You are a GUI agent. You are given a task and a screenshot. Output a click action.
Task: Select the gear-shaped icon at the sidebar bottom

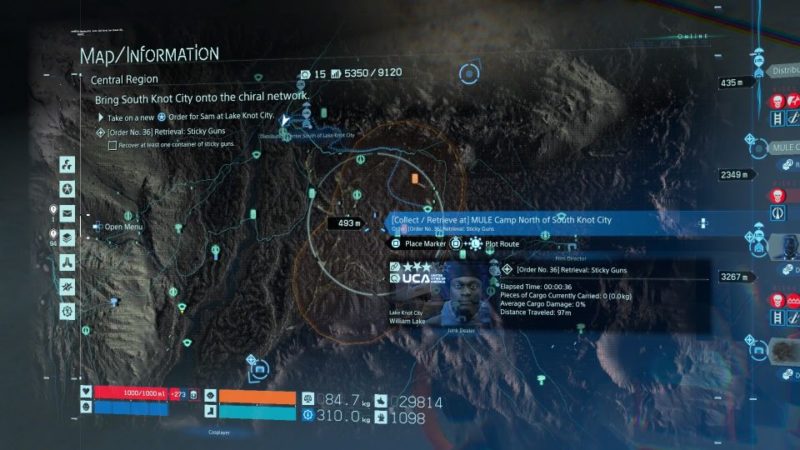click(67, 311)
